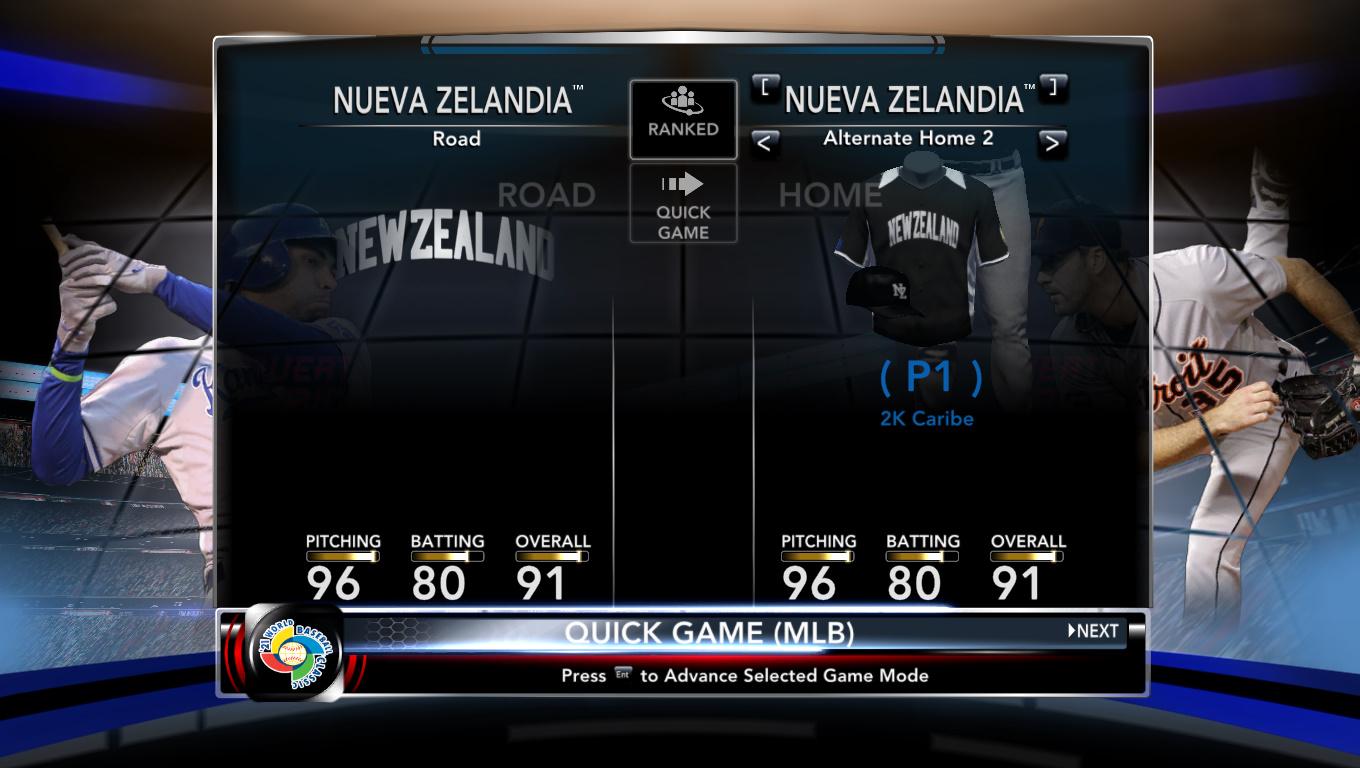The height and width of the screenshot is (768, 1360).
Task: Choose the Quick Game mode button
Action: click(x=683, y=204)
